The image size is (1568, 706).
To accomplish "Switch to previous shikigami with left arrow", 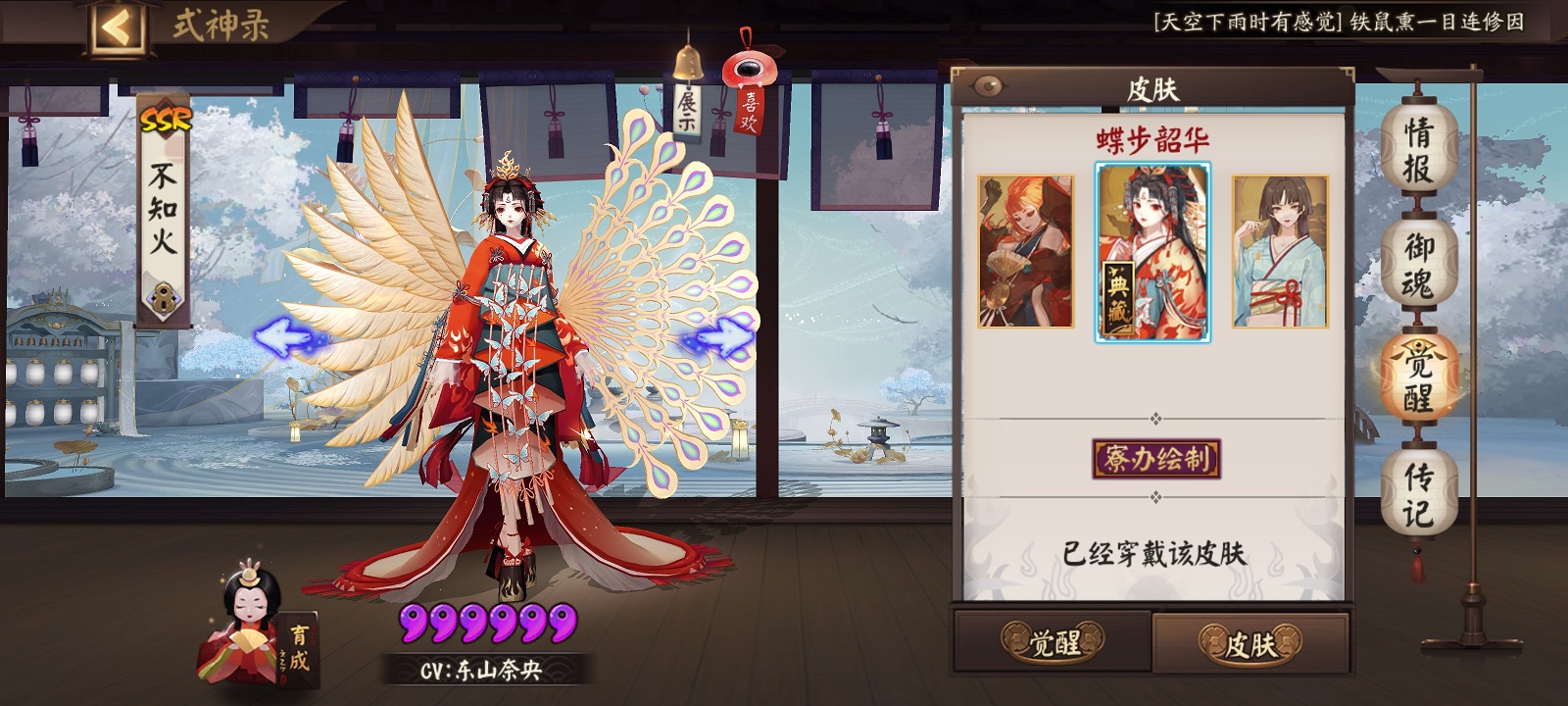I will point(285,339).
